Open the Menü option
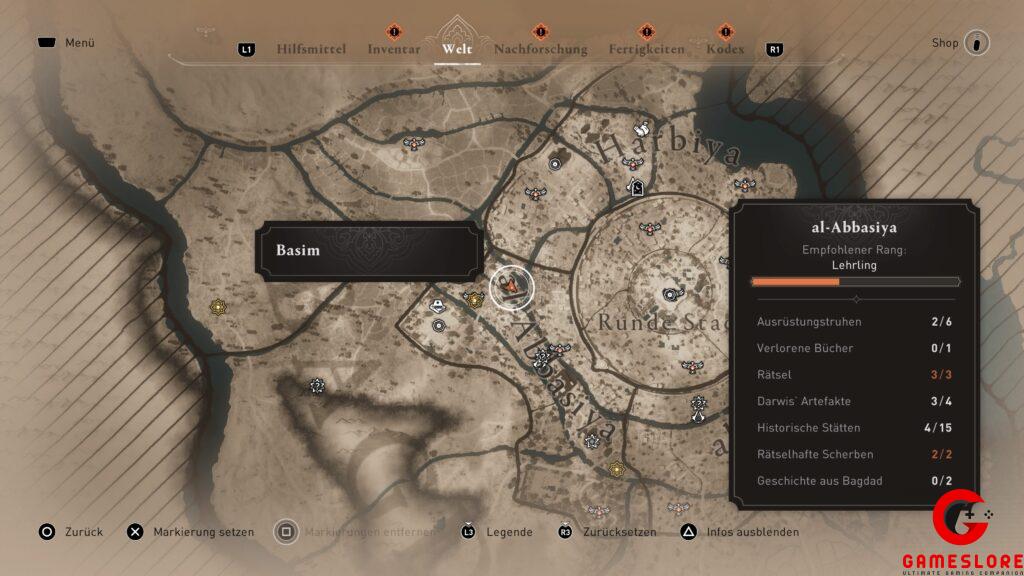The height and width of the screenshot is (576, 1024). [78, 43]
